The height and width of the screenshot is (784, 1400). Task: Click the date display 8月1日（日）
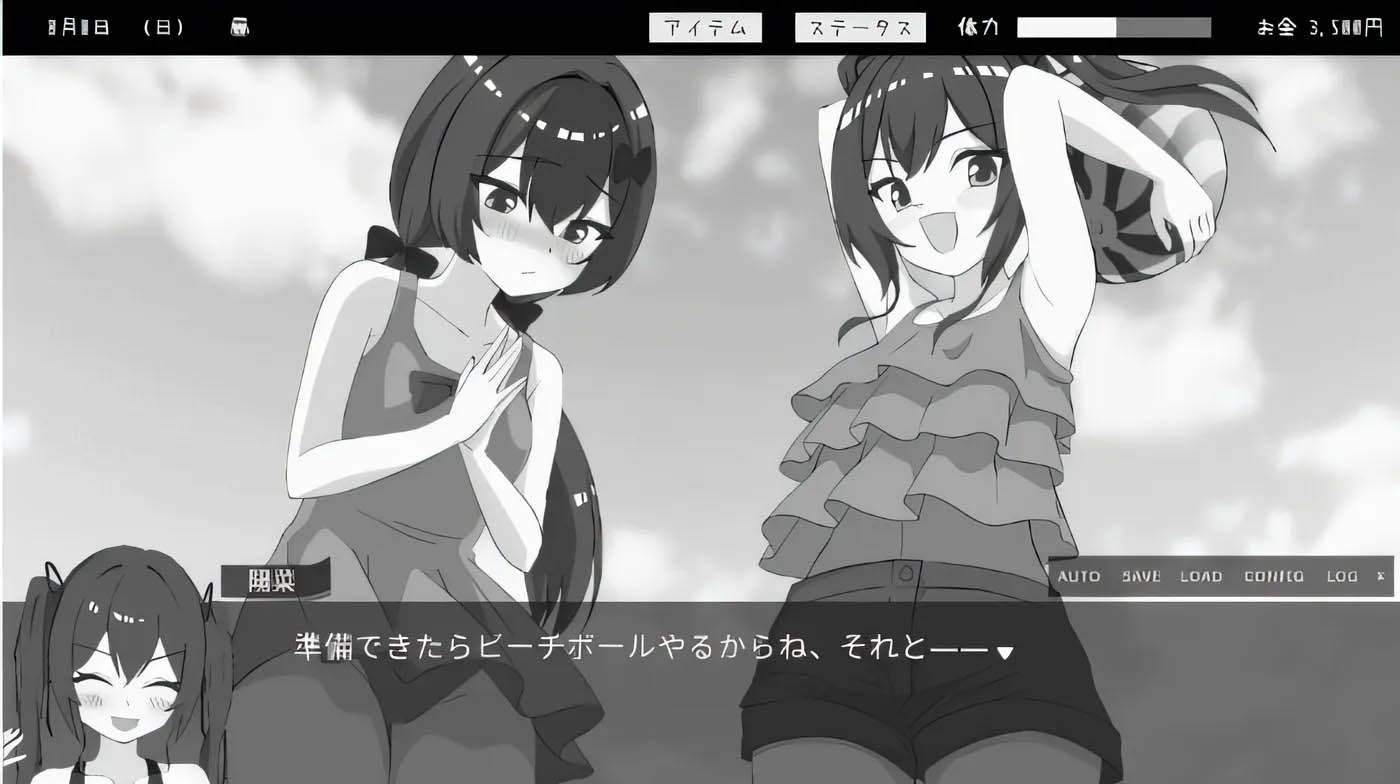[x=115, y=27]
